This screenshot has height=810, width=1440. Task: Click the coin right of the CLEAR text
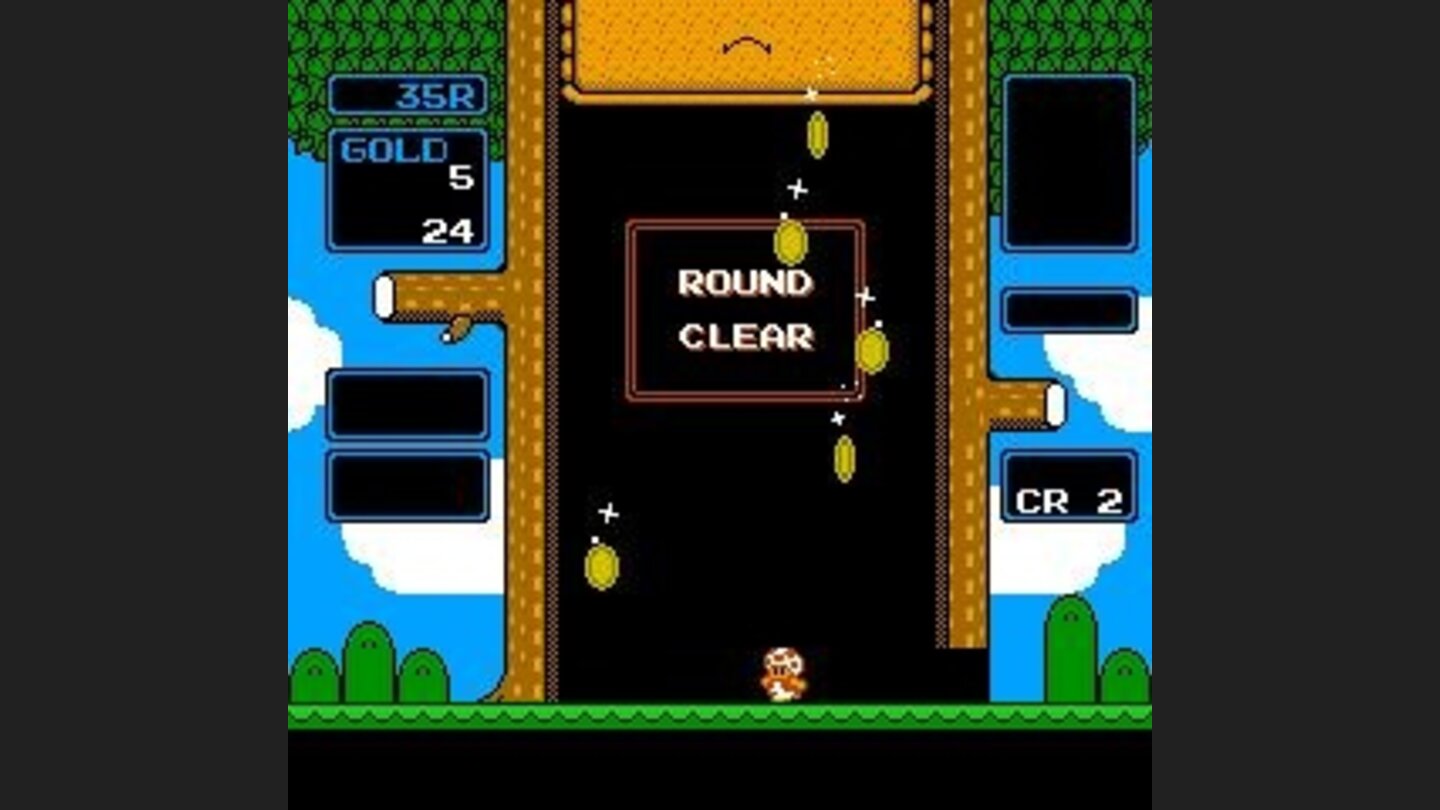[874, 349]
